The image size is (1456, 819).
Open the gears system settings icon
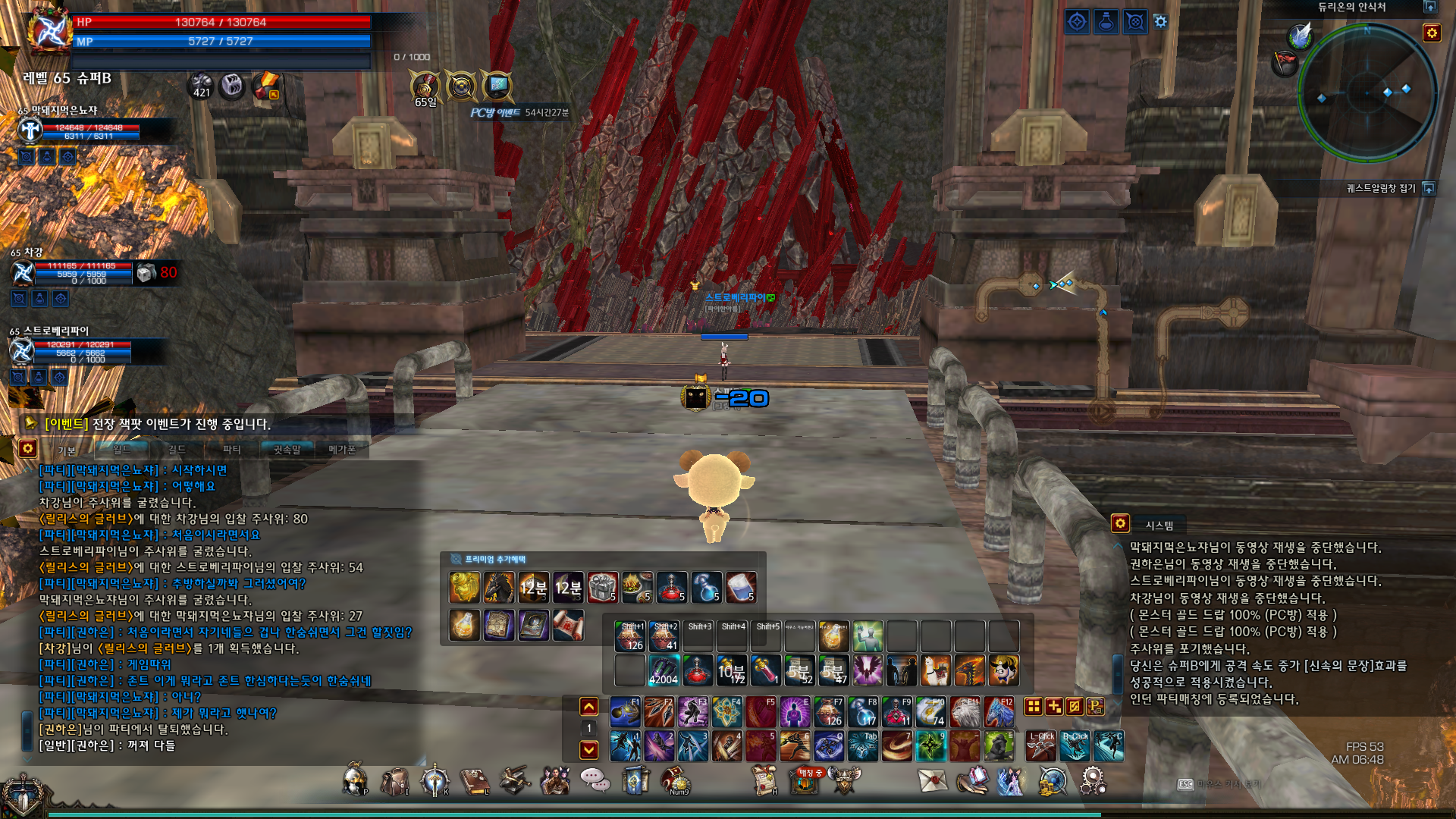pos(1093,780)
